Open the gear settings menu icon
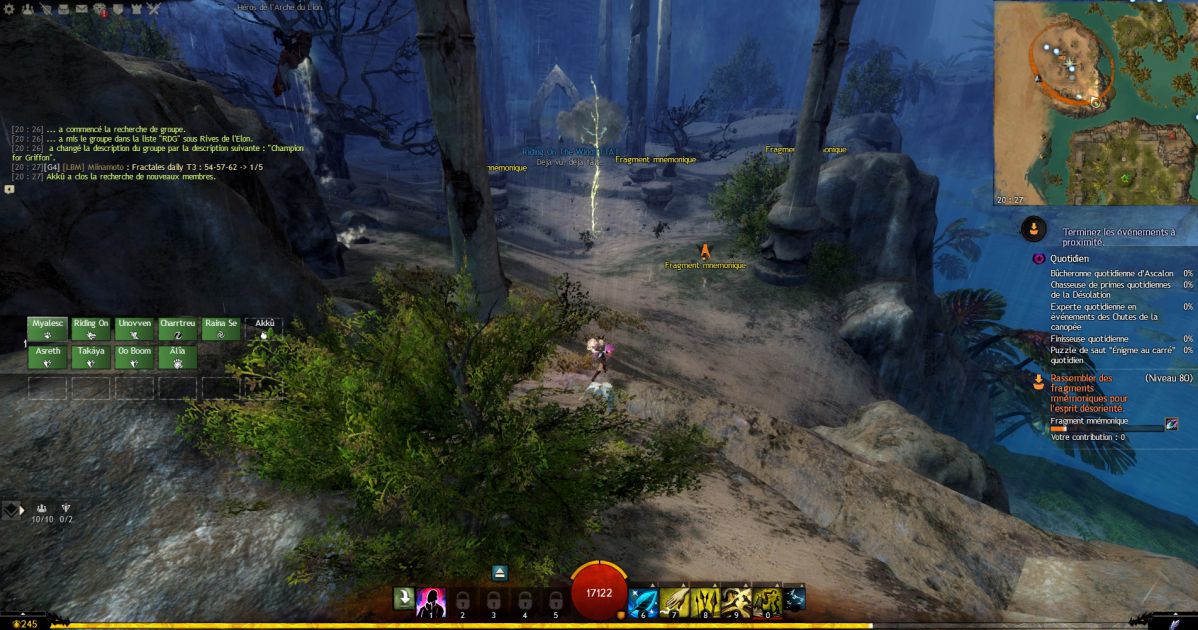The height and width of the screenshot is (630, 1198). click(9, 9)
